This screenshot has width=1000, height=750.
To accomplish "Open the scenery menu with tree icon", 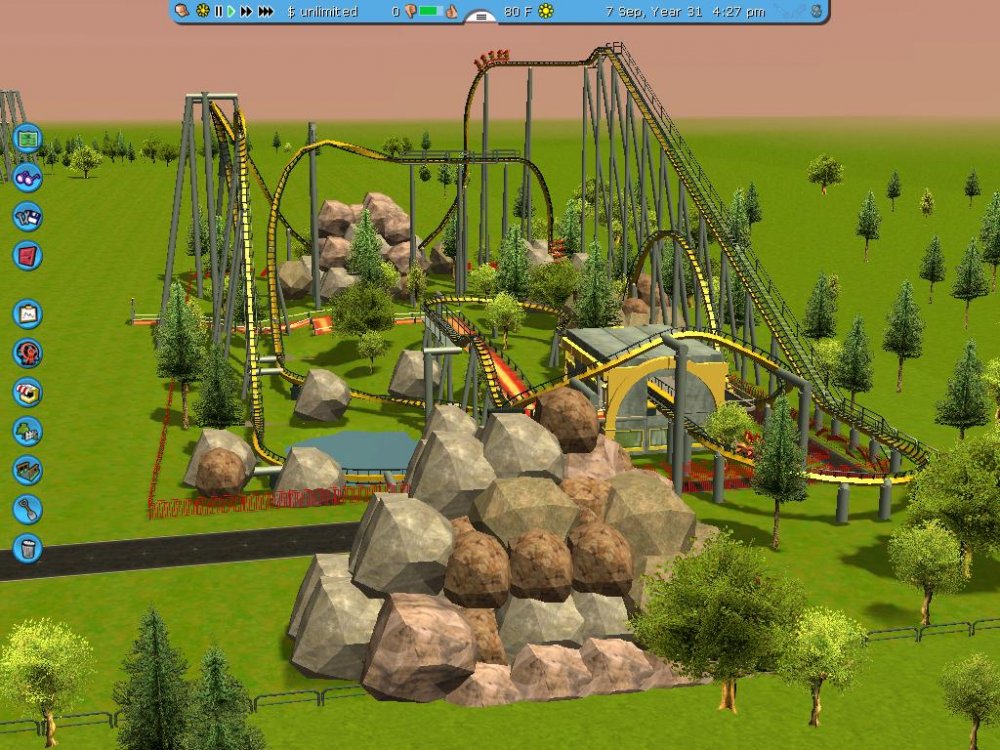I will pyautogui.click(x=27, y=431).
